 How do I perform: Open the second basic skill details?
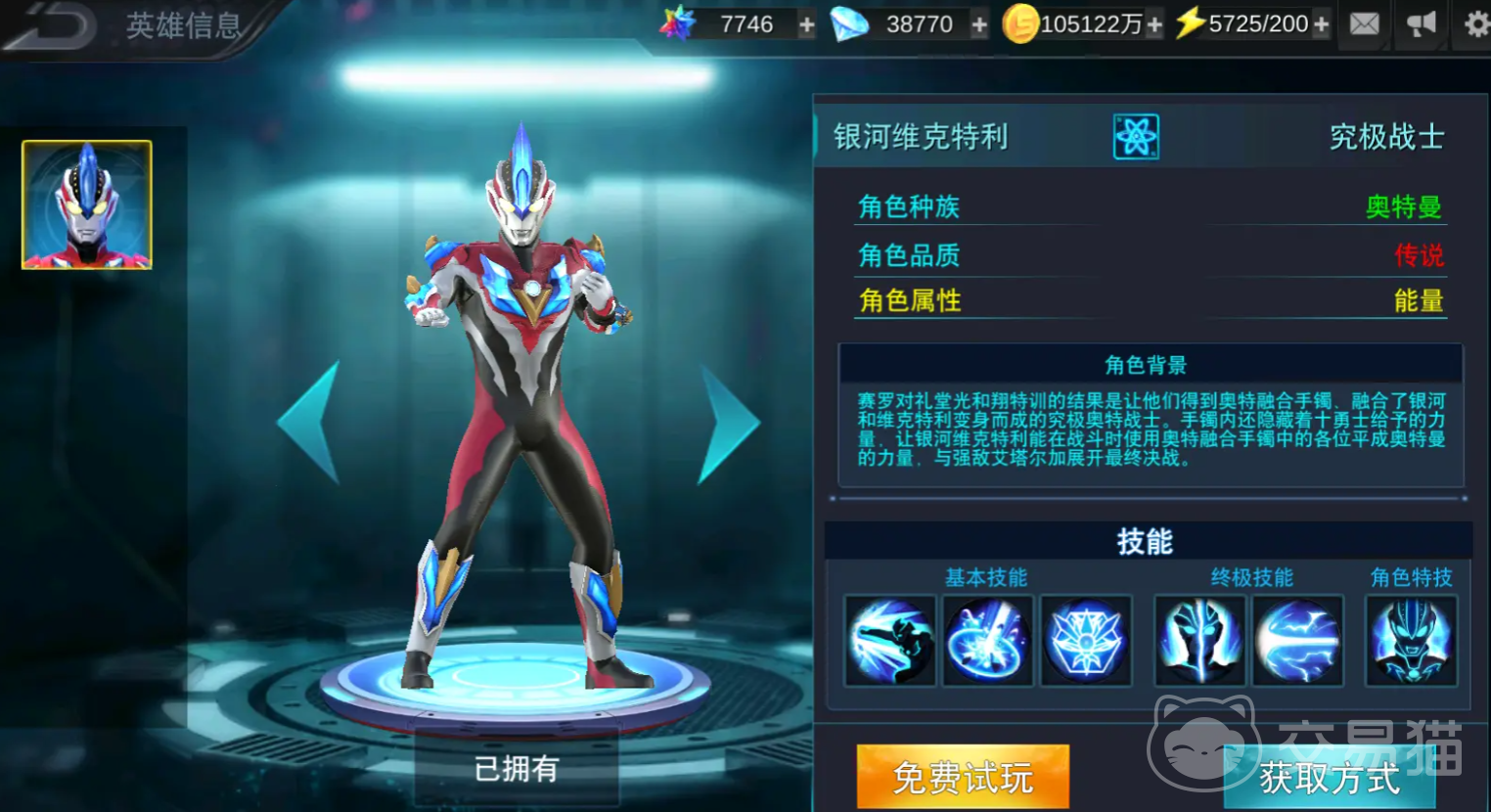coord(986,641)
